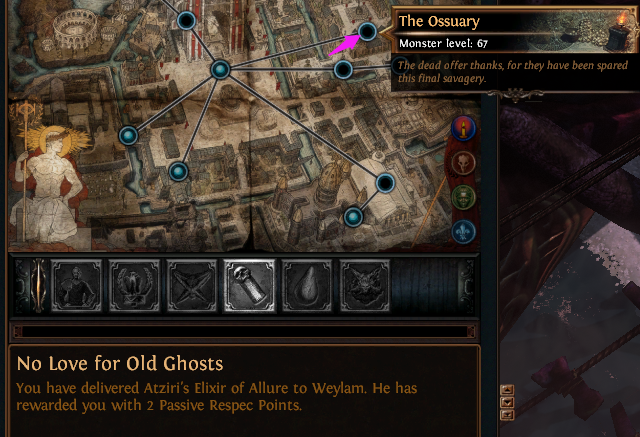Switch to the green figure act button
The image size is (640, 437).
point(463,196)
